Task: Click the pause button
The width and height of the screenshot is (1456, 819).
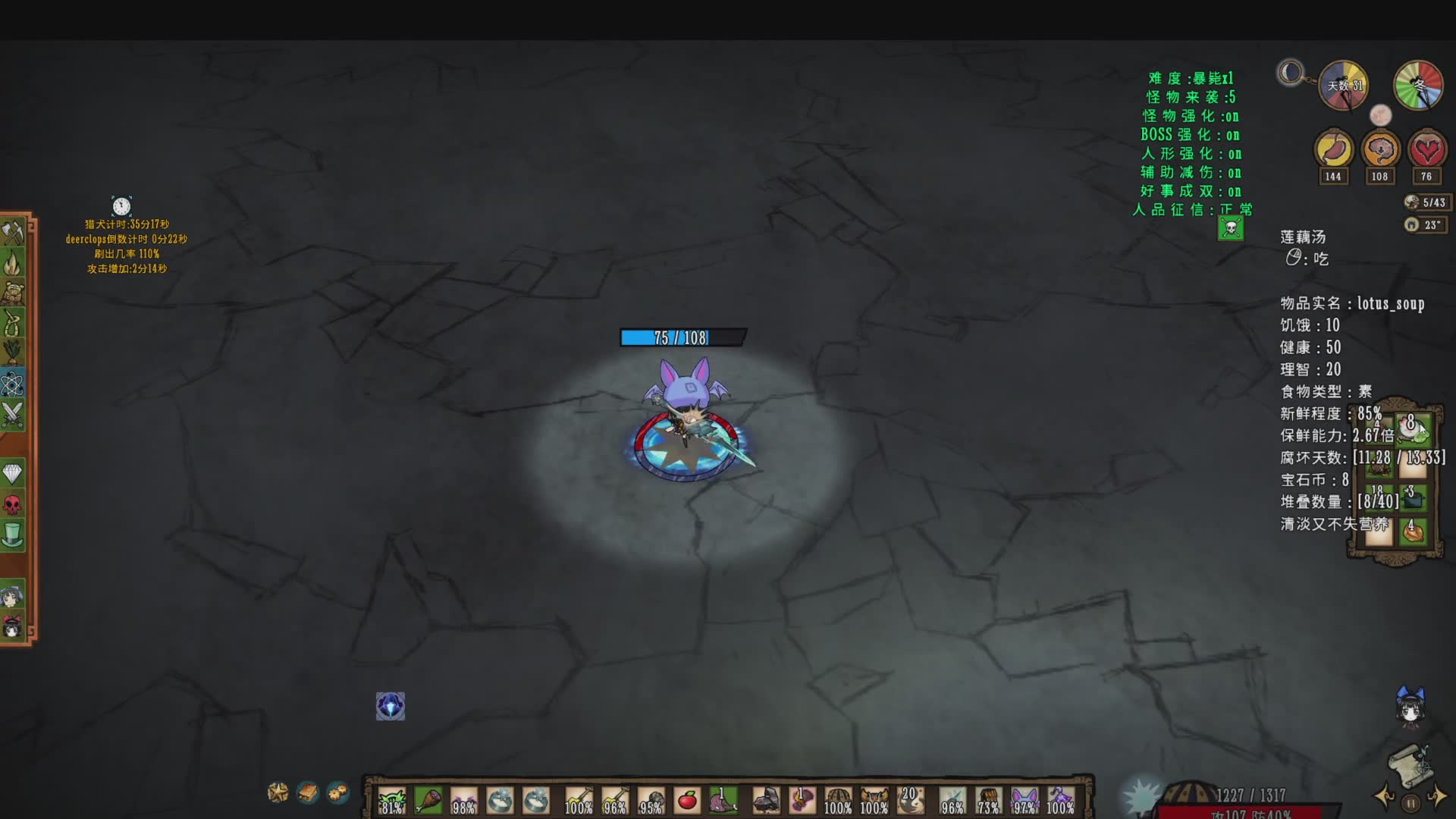Action: pos(1410,803)
